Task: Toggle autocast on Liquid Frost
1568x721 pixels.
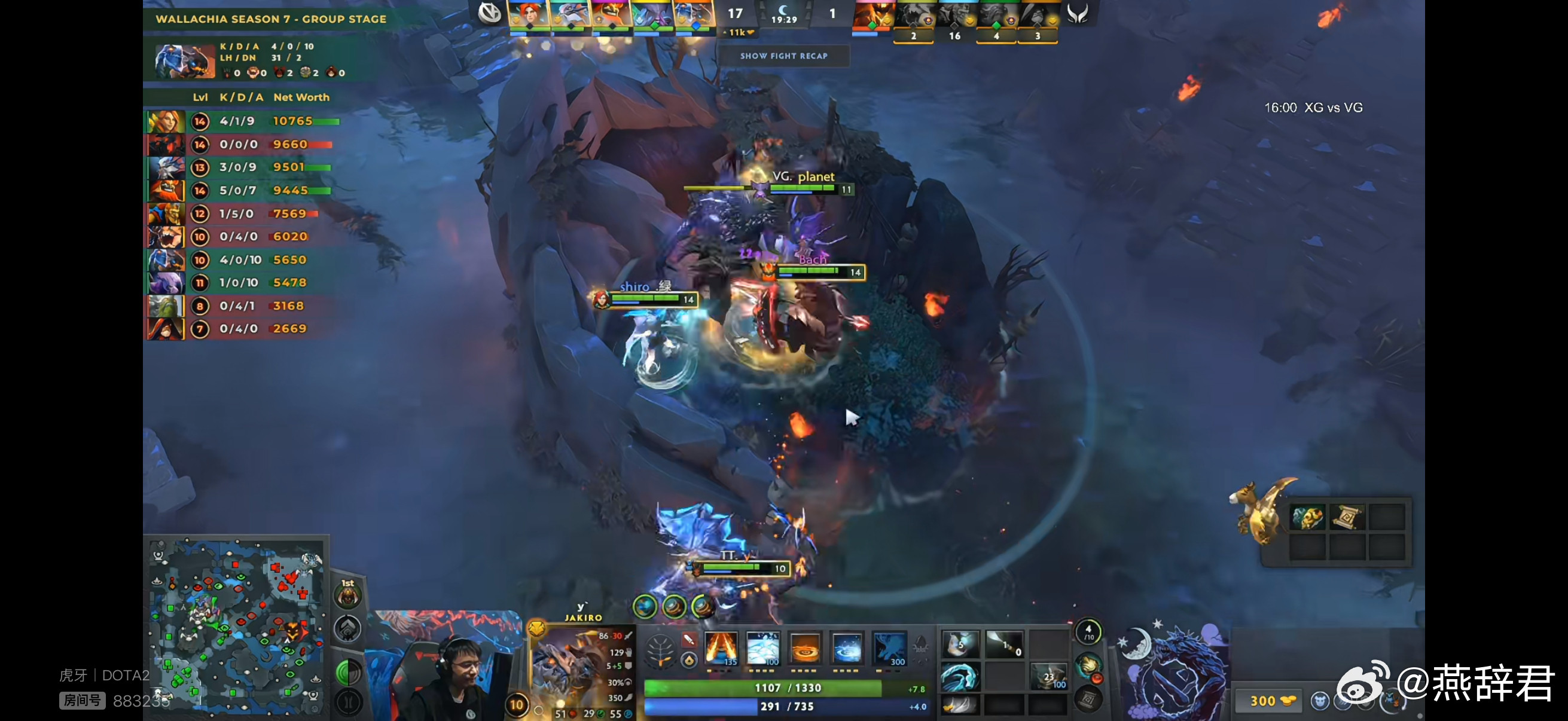Action: [847, 650]
